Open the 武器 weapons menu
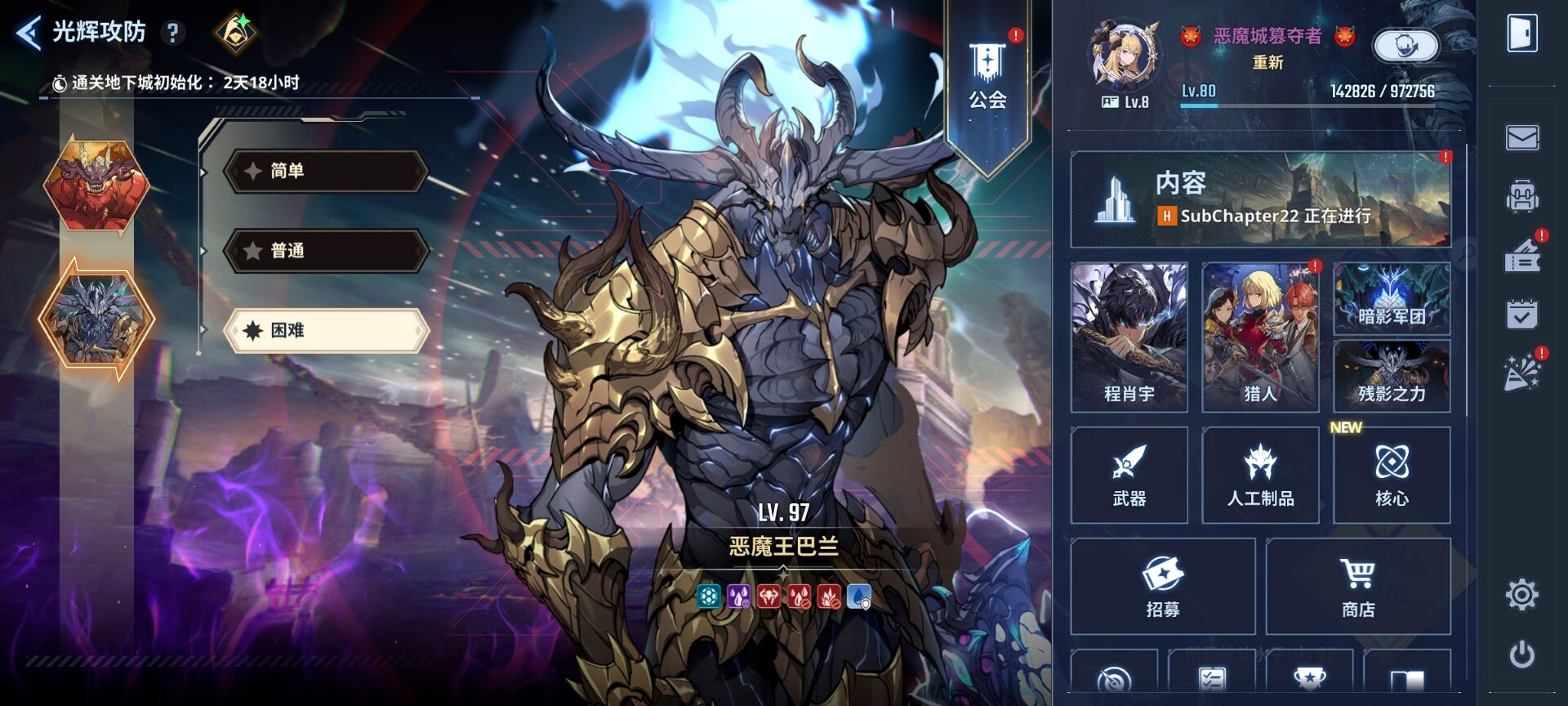The width and height of the screenshot is (1568, 706). tap(1129, 475)
